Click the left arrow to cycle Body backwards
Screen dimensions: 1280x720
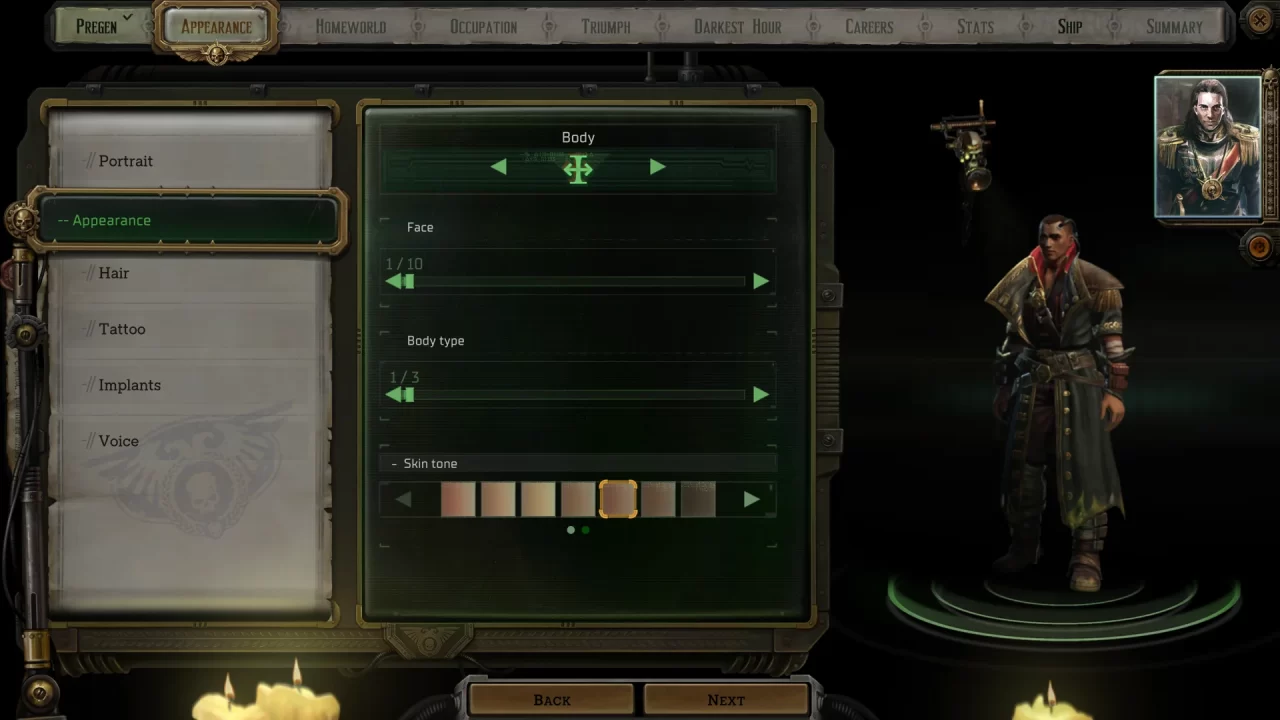(x=499, y=168)
